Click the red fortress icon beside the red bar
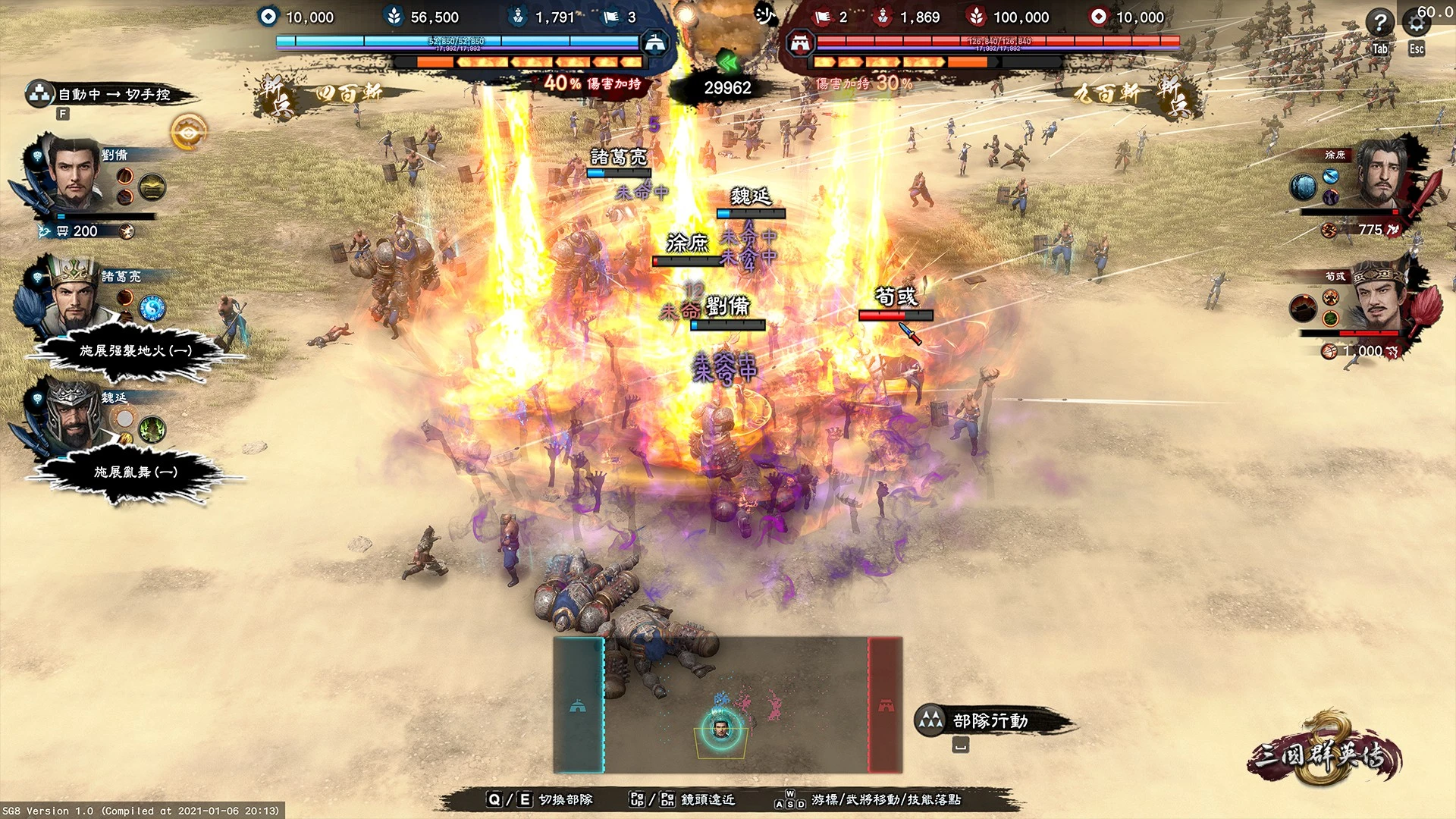Image resolution: width=1456 pixels, height=819 pixels. (x=800, y=43)
